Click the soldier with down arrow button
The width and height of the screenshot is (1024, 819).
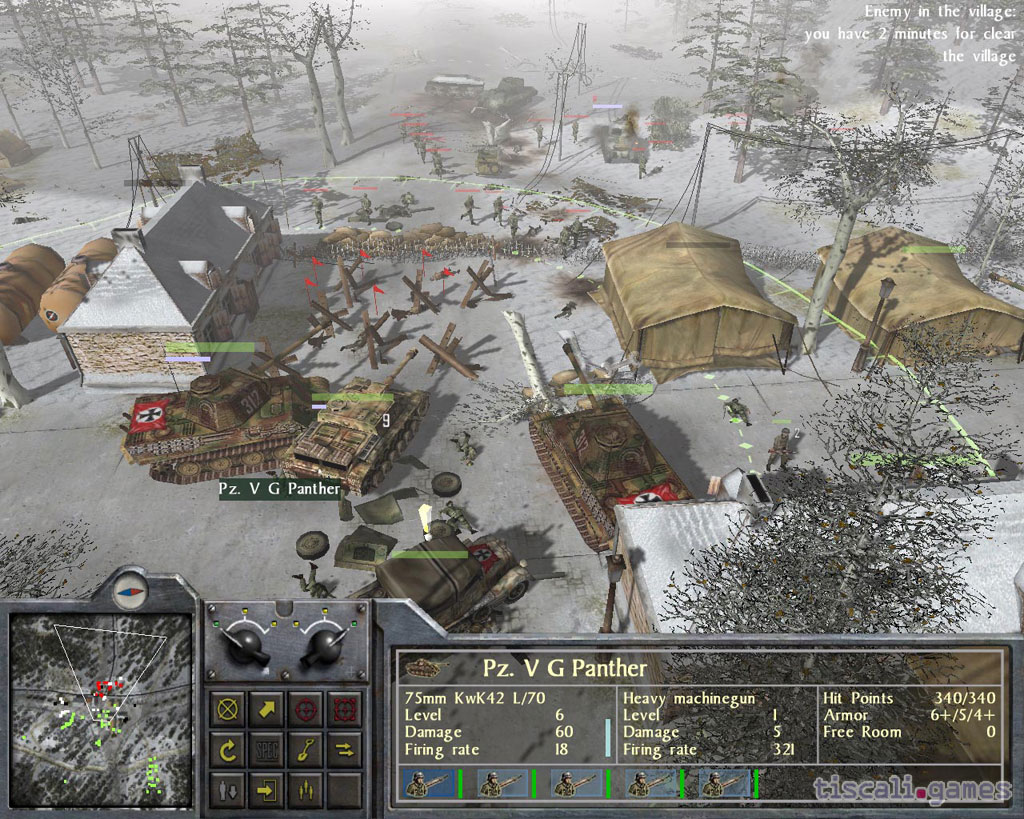pos(229,789)
